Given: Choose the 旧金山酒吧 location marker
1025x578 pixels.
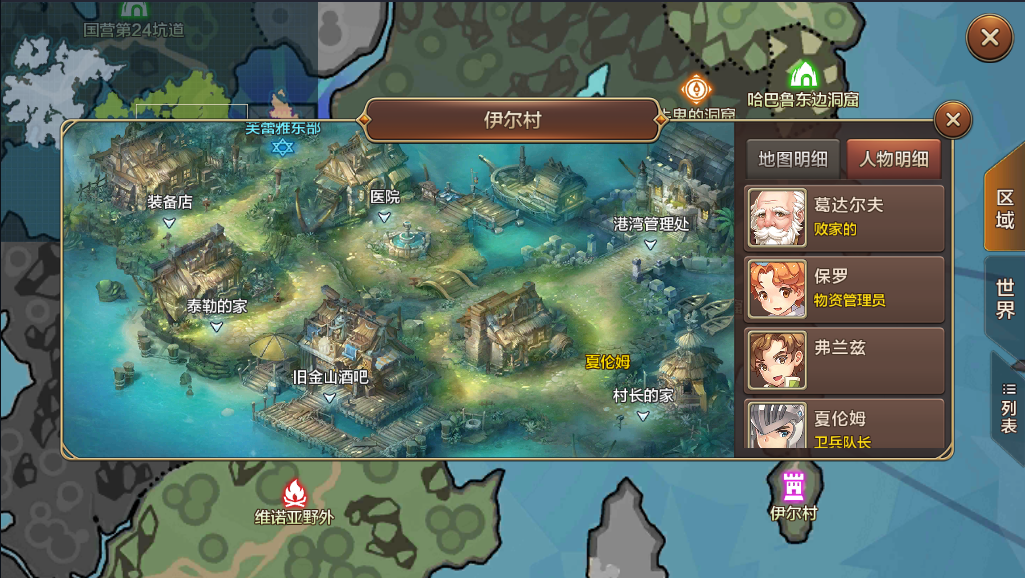Looking at the screenshot, I should pos(330,385).
